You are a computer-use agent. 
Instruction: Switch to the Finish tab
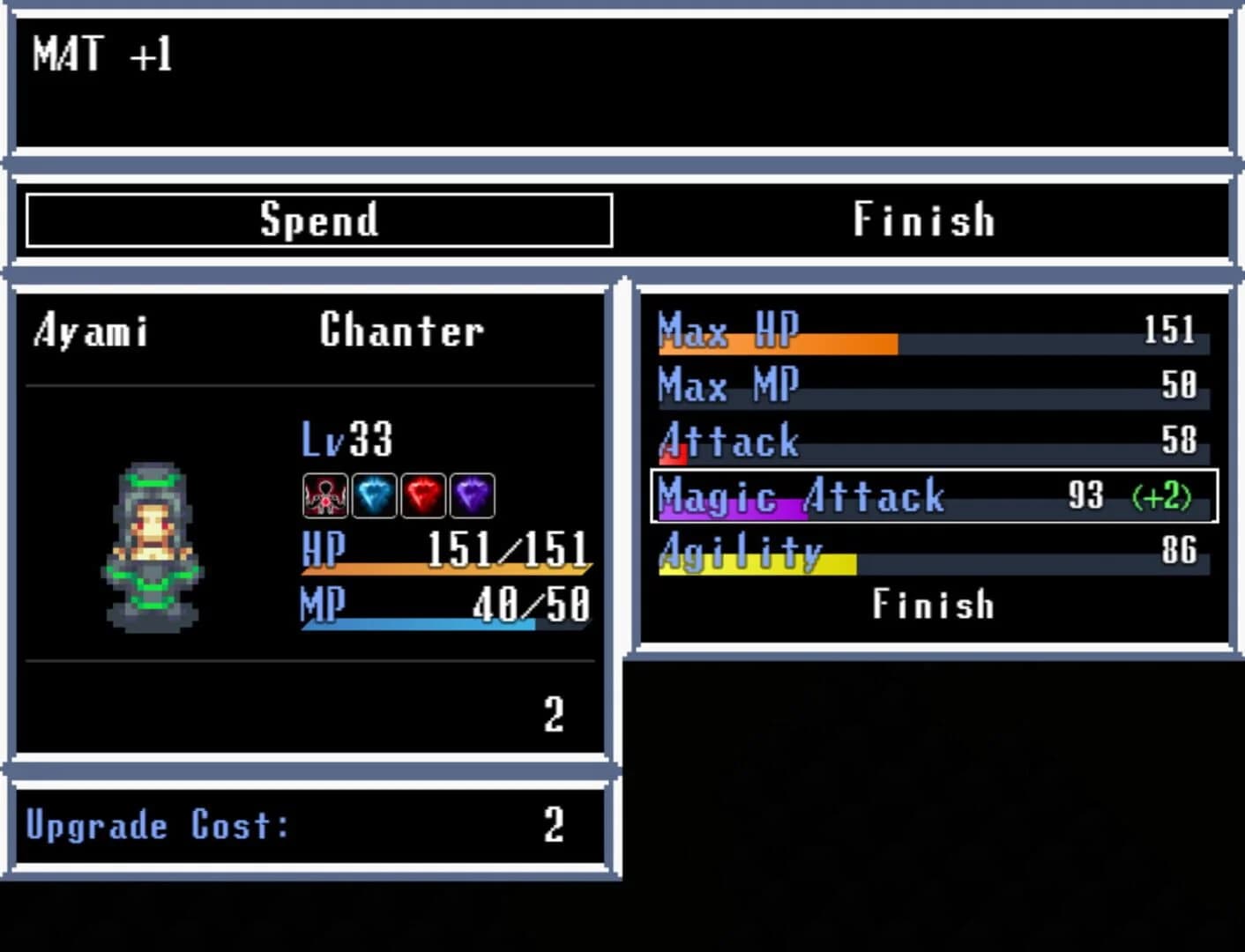click(924, 219)
